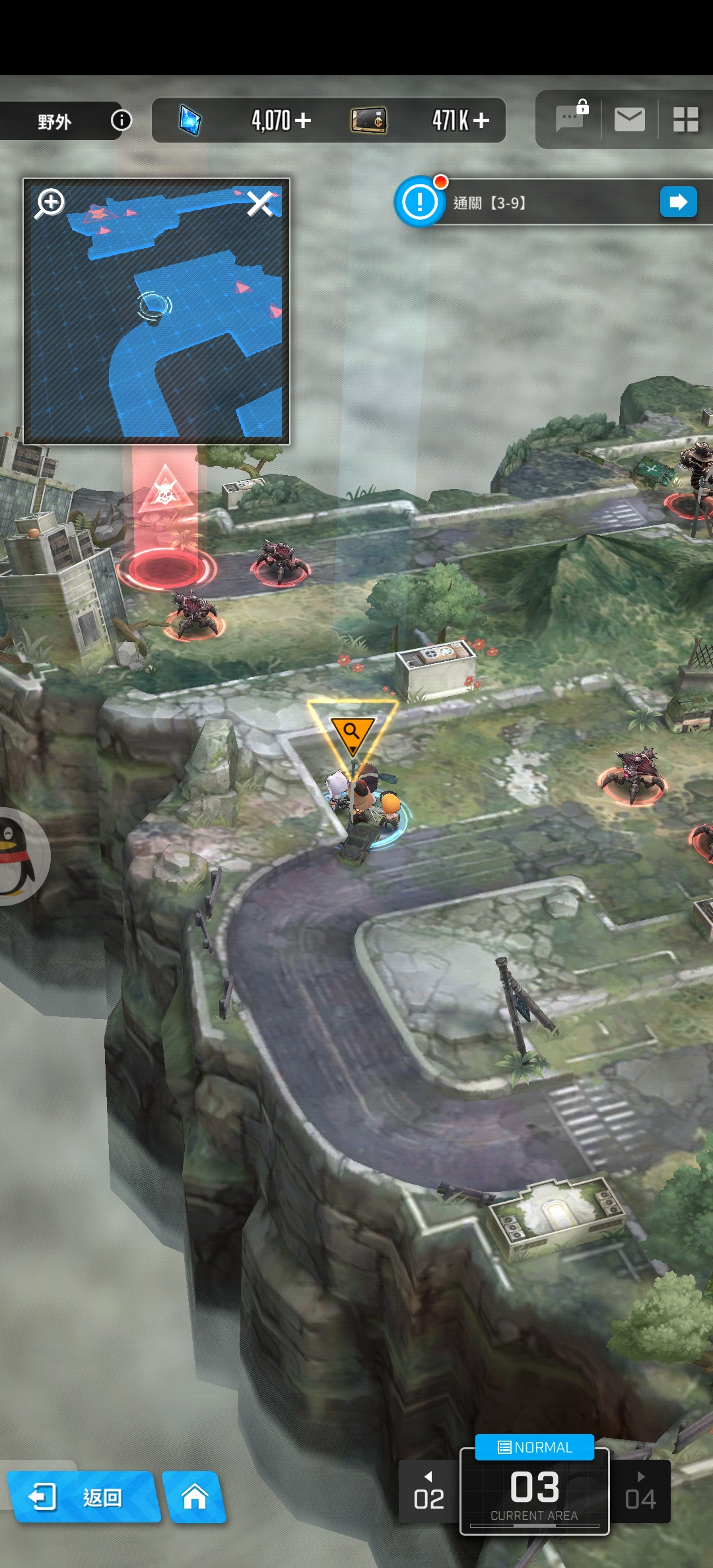Go to the 通關【3-9】mission via the arrow
Screen dimensions: 713x1568
[678, 202]
